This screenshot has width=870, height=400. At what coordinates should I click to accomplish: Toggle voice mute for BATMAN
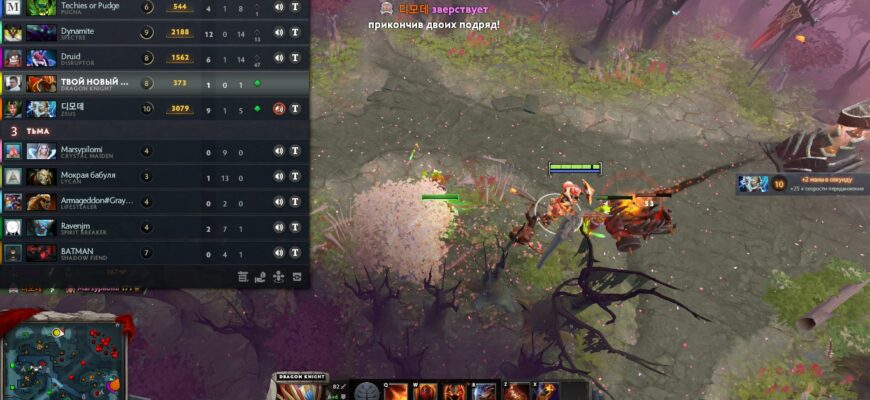[279, 254]
